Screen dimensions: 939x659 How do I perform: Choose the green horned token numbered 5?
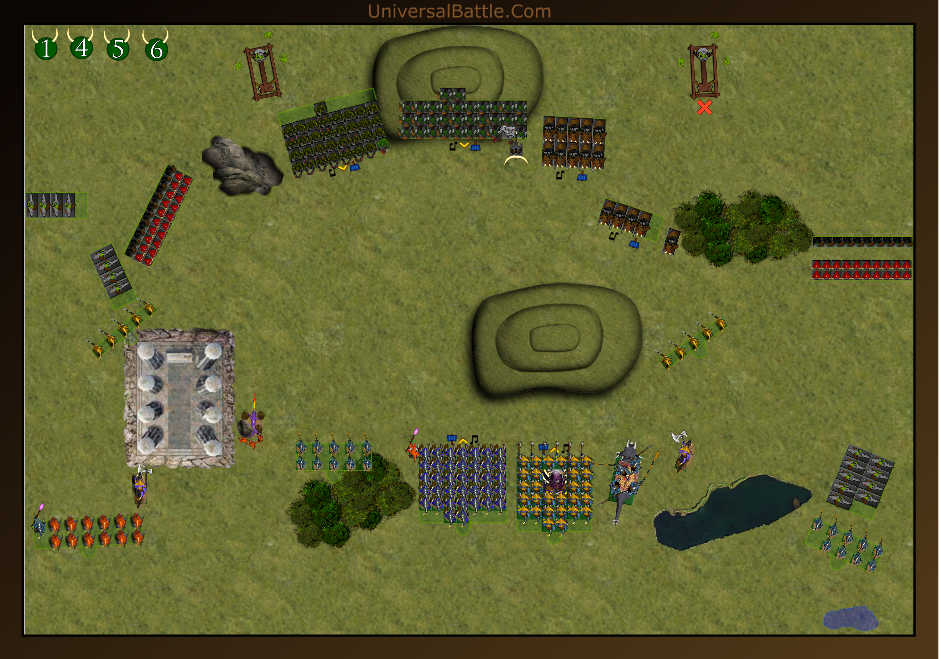(118, 47)
